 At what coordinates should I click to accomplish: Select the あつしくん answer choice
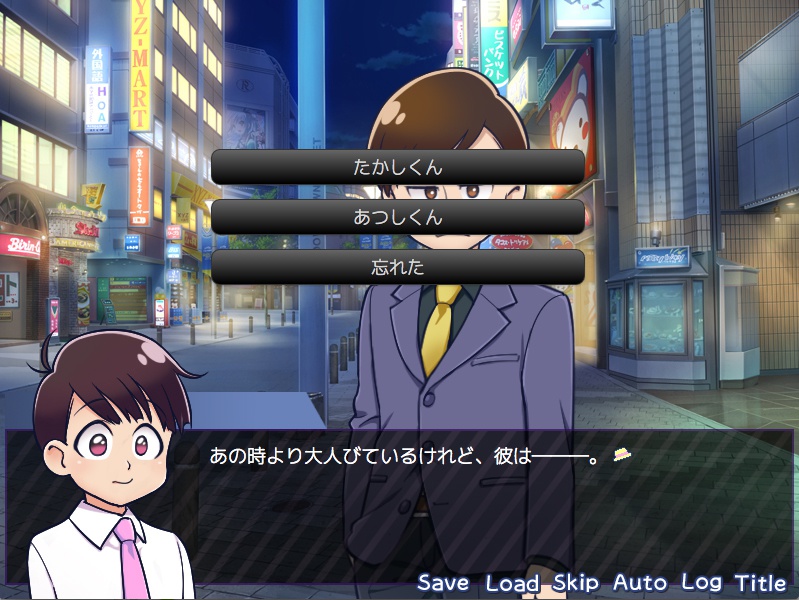(x=398, y=217)
